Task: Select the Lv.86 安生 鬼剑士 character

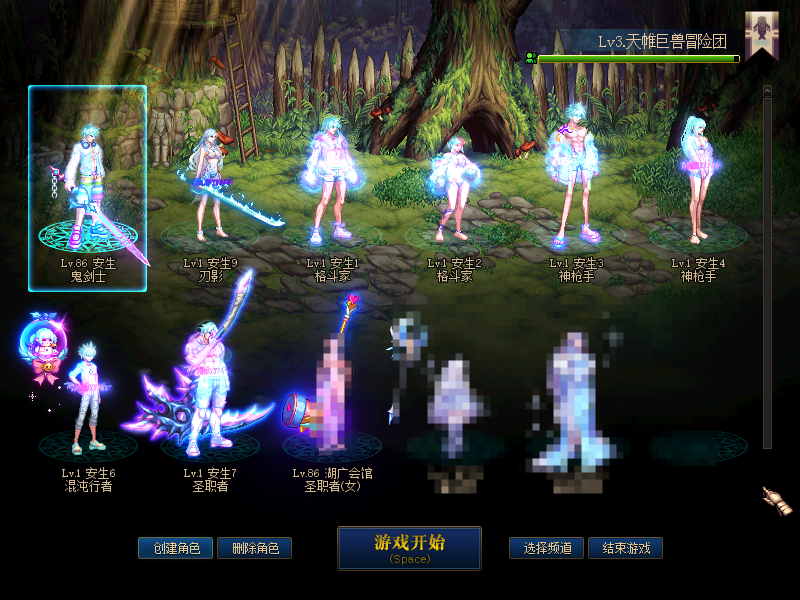Action: point(88,188)
